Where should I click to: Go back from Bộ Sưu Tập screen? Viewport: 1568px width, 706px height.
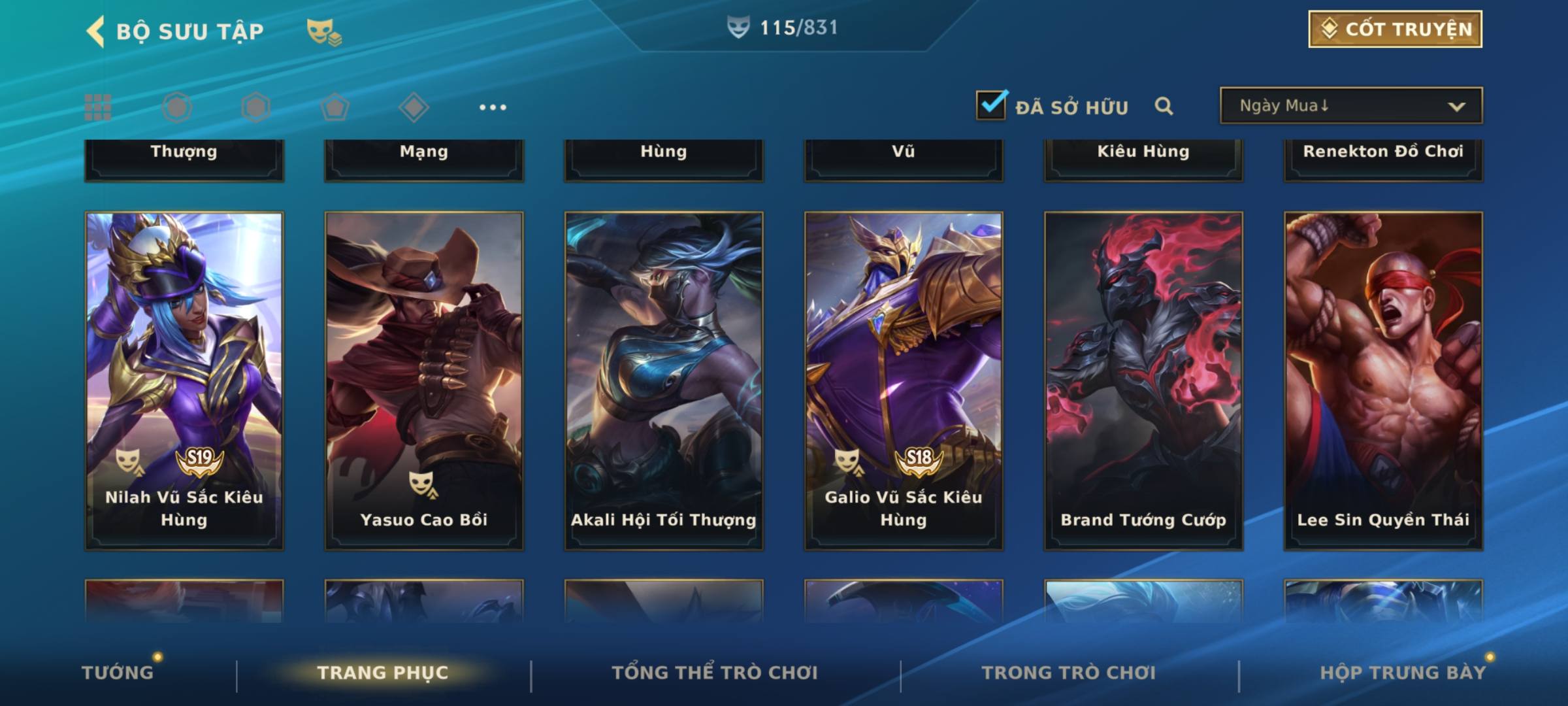tap(96, 31)
